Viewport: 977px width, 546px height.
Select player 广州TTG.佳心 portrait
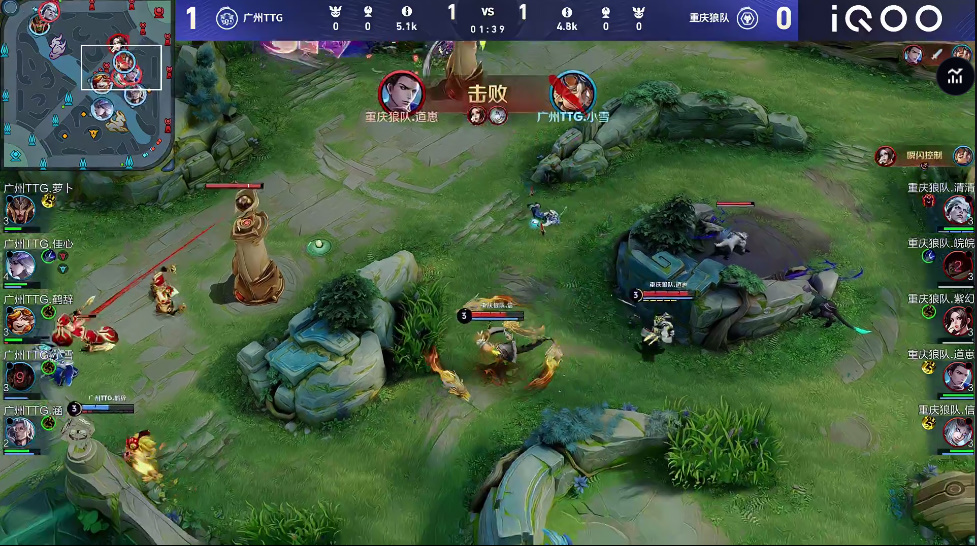pos(20,265)
